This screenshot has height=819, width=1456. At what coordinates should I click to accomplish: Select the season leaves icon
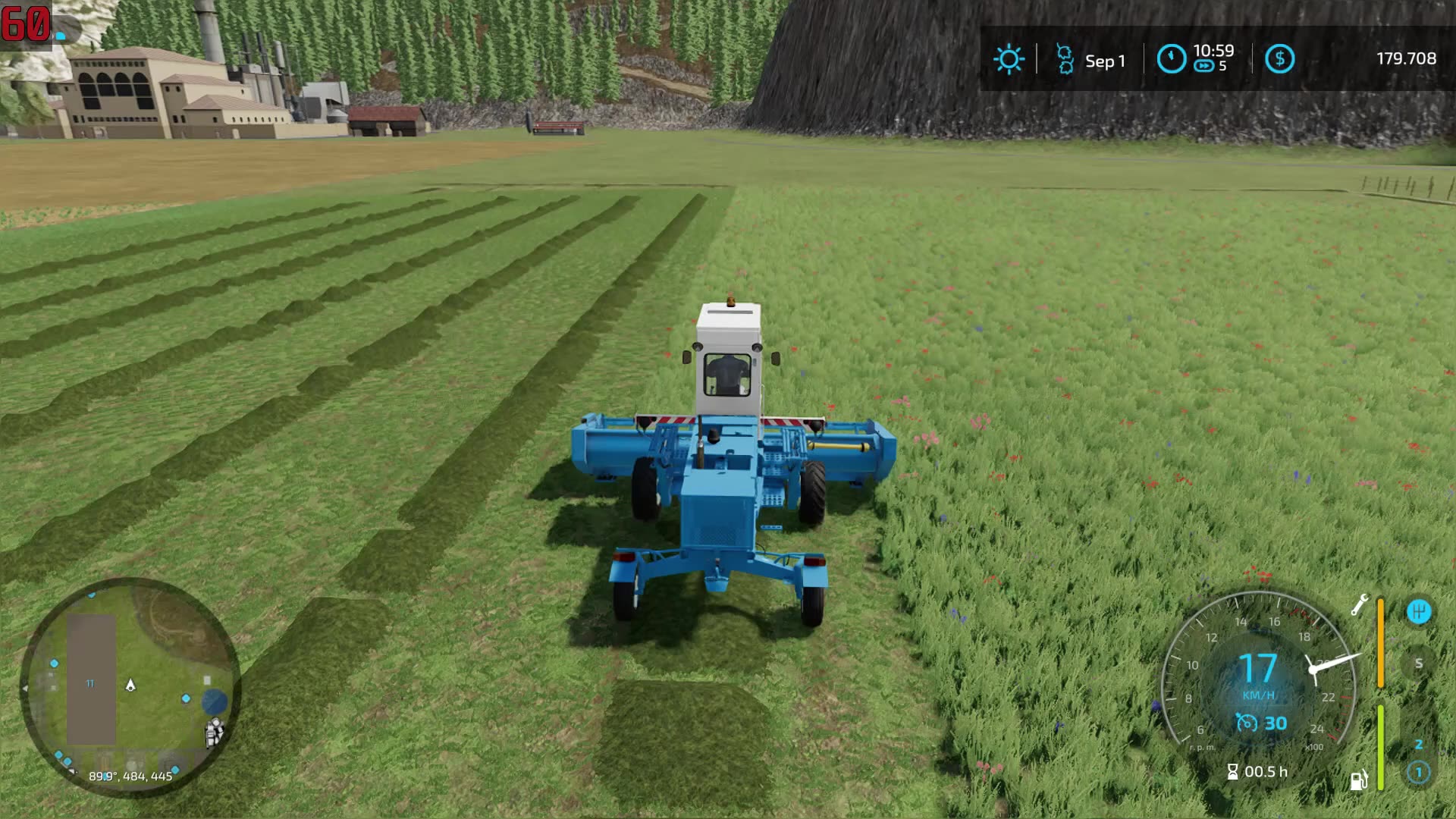point(1065,59)
